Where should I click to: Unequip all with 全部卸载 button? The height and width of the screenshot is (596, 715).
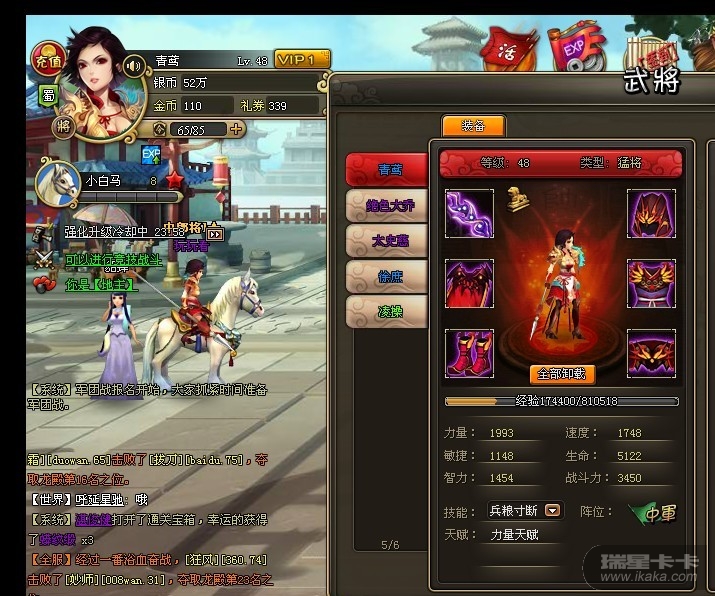(x=562, y=374)
